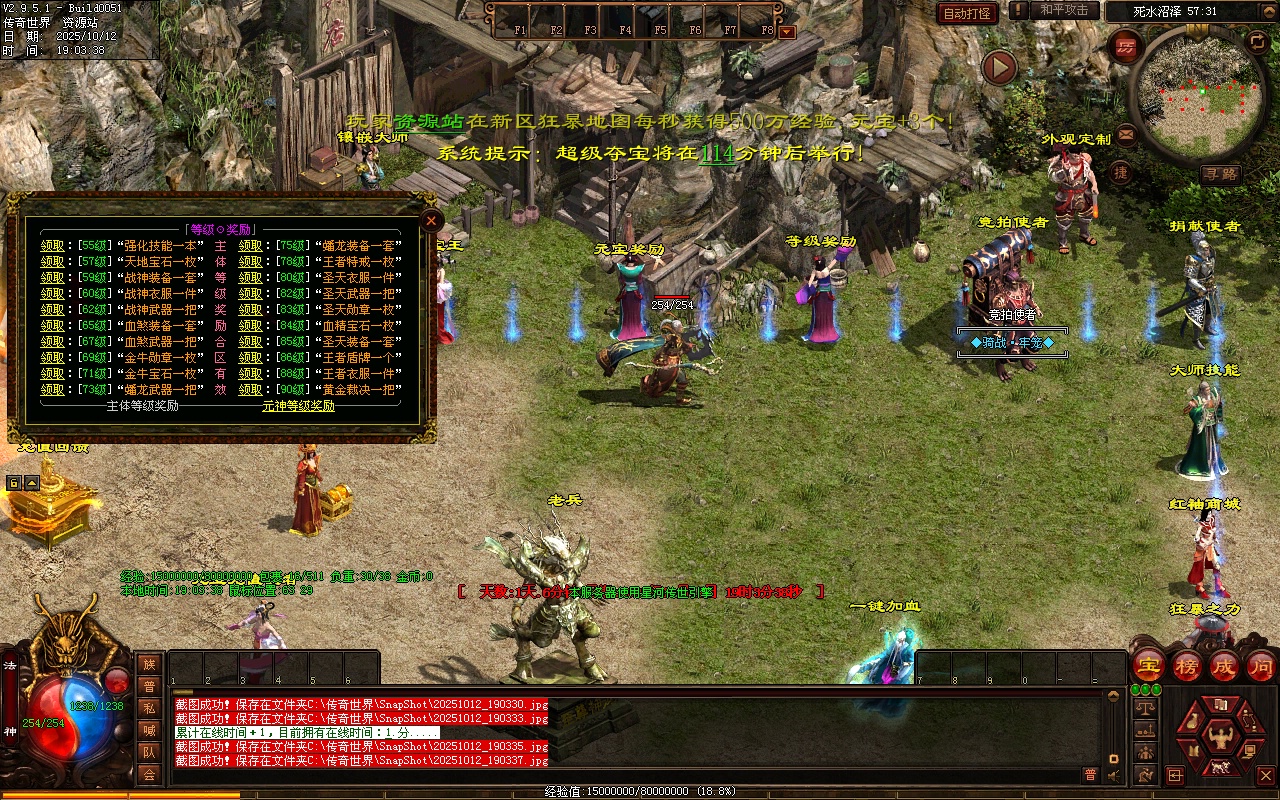Select the 队 team chat channel
Image resolution: width=1280 pixels, height=800 pixels.
(x=149, y=752)
